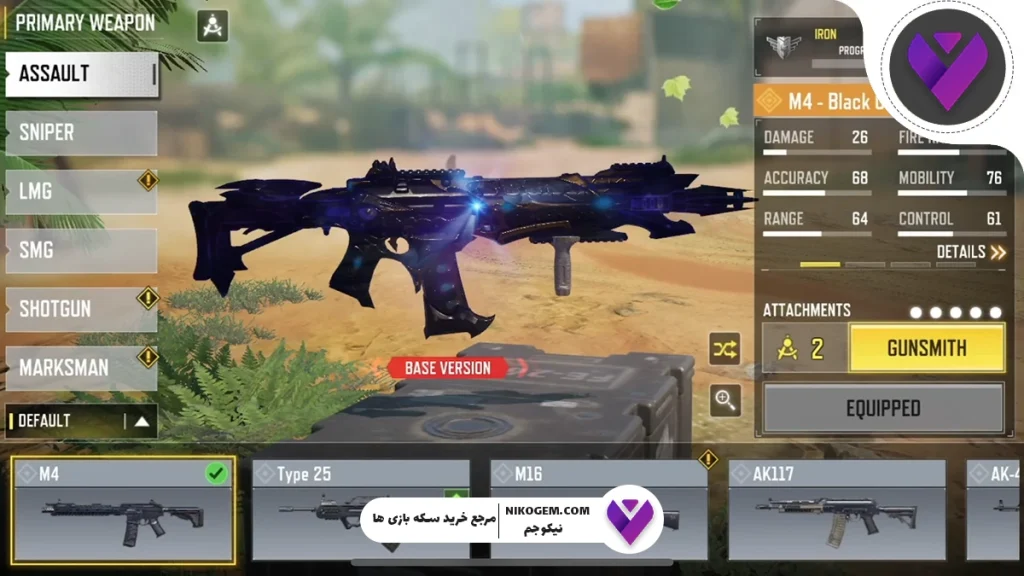Image resolution: width=1024 pixels, height=576 pixels.
Task: Open the Default sorting dropdown
Action: point(82,421)
